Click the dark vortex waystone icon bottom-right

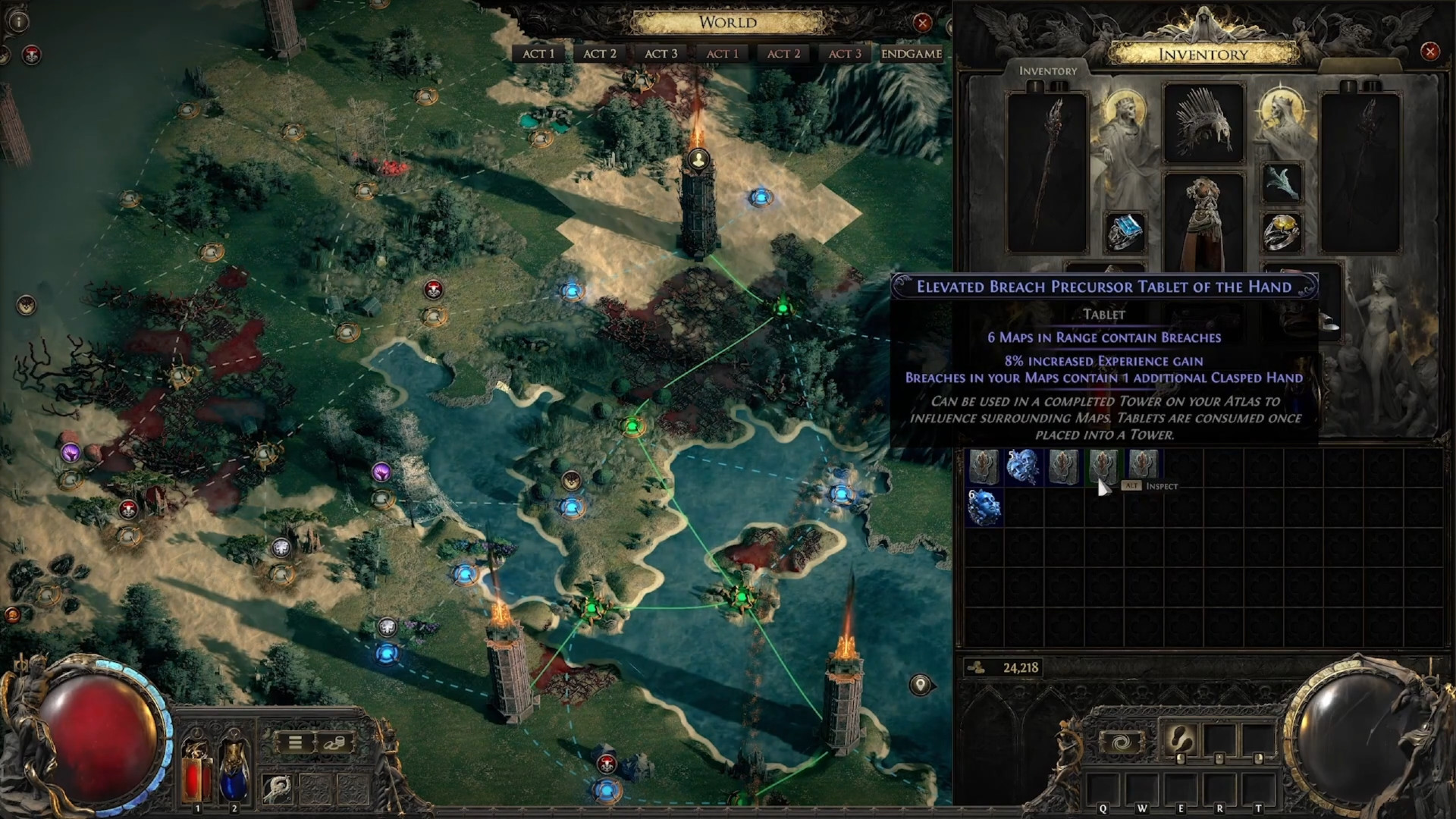click(x=1122, y=743)
